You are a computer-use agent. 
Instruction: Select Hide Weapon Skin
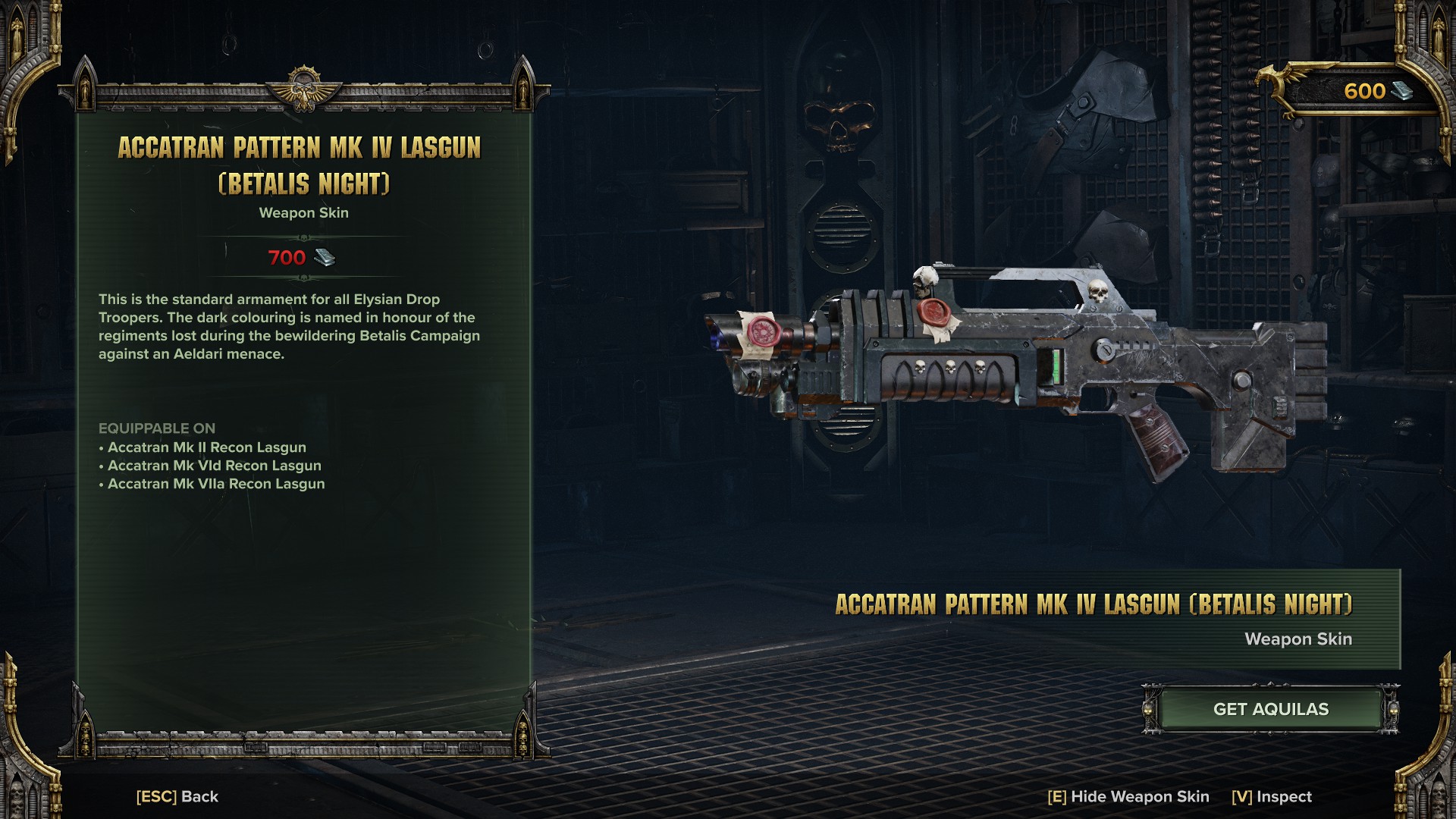tap(1128, 796)
